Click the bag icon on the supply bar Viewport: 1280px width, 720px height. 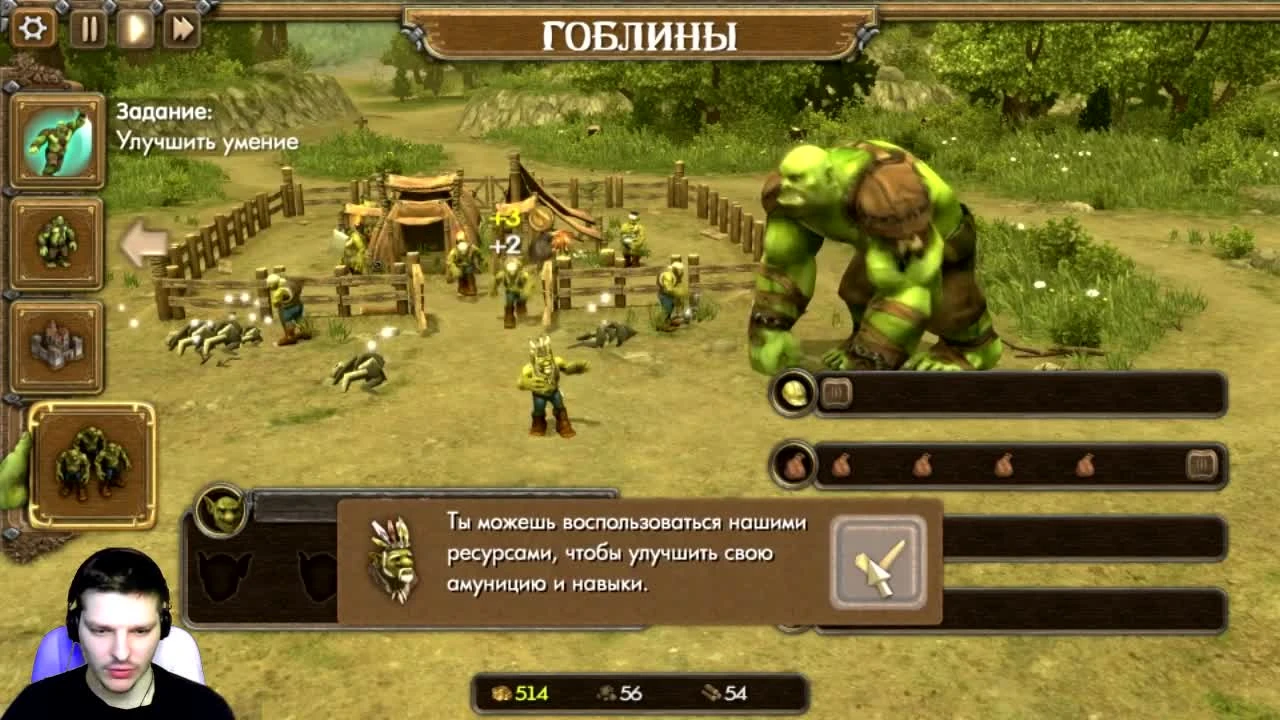click(x=793, y=465)
